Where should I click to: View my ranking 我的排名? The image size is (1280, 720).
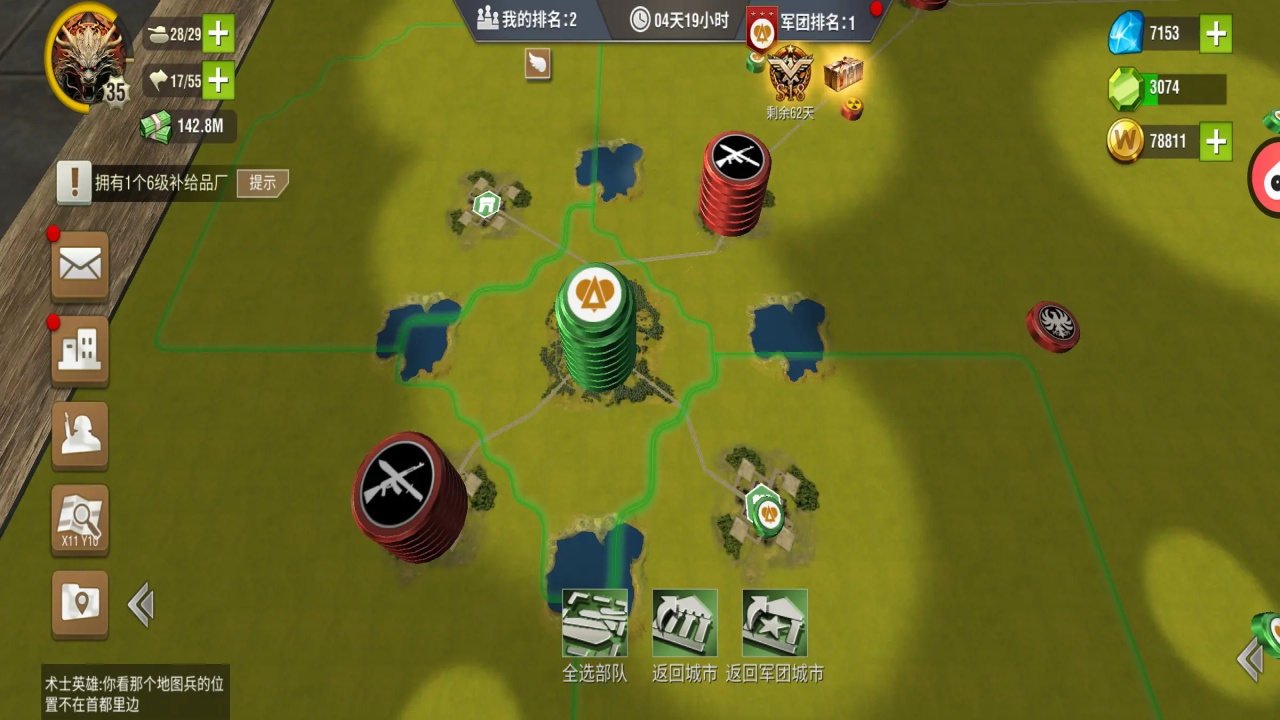[x=527, y=19]
